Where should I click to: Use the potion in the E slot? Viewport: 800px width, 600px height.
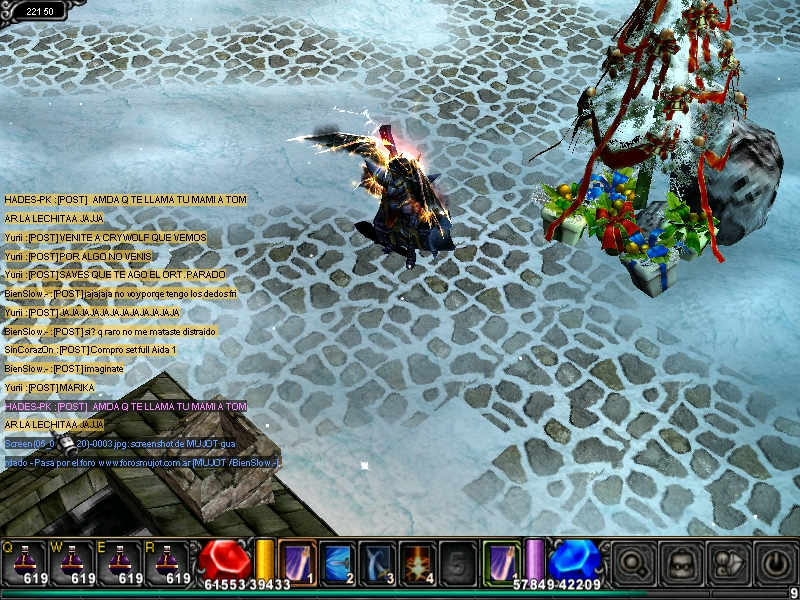coord(121,560)
